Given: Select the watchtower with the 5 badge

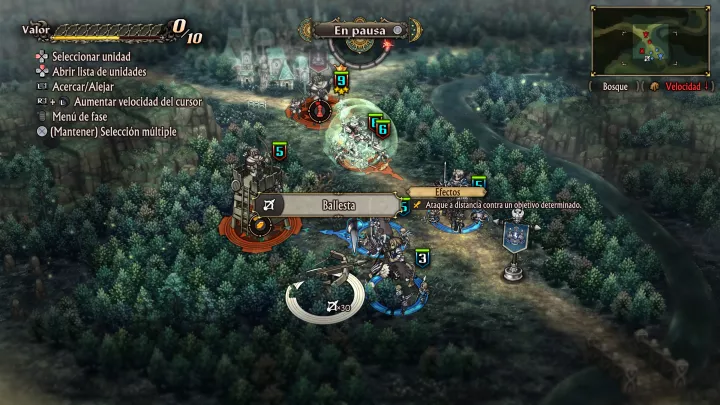Looking at the screenshot, I should 252,195.
